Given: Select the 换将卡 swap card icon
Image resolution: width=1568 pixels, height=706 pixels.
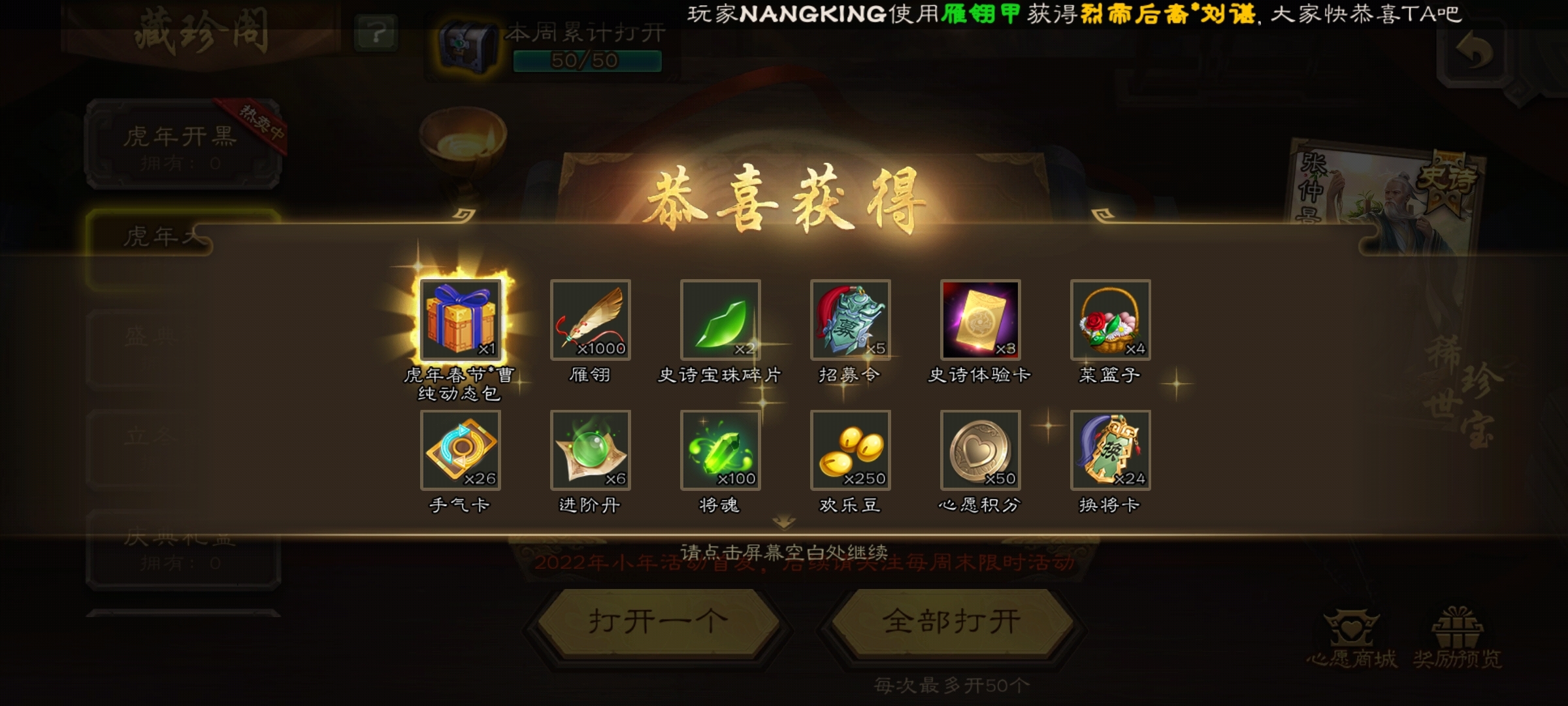Looking at the screenshot, I should pyautogui.click(x=1110, y=450).
